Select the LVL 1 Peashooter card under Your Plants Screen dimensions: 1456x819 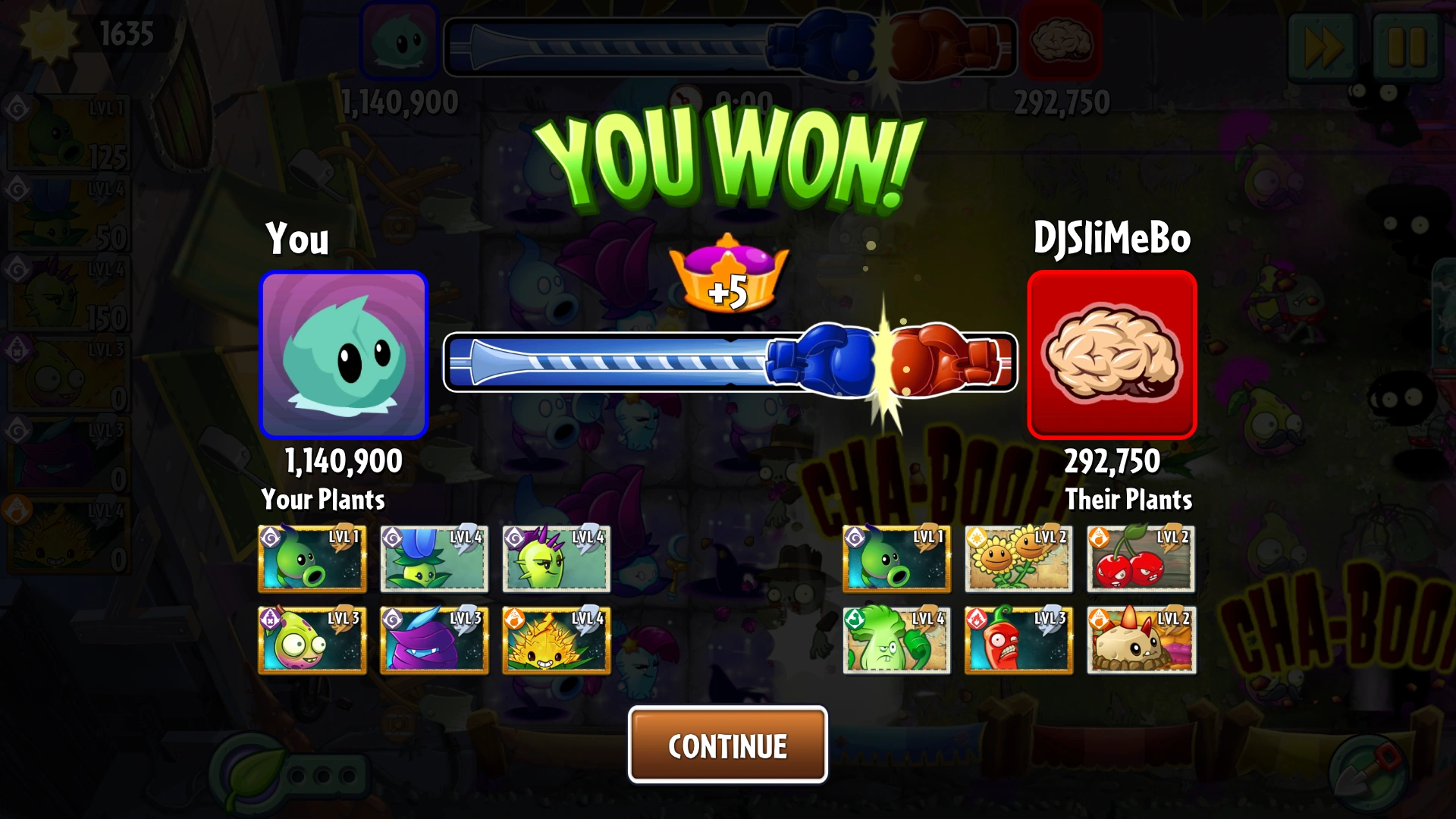[312, 559]
